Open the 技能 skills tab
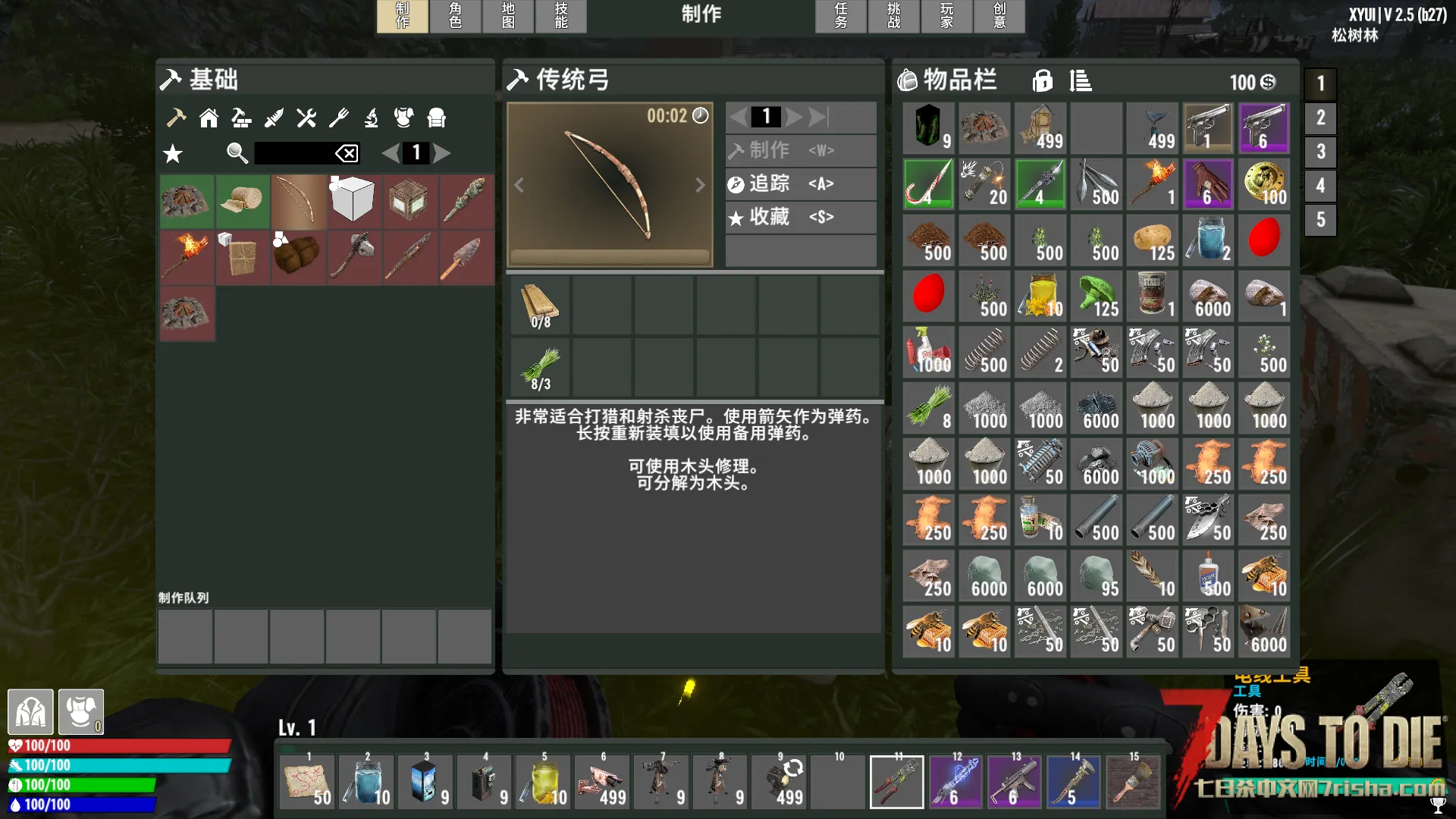Image resolution: width=1456 pixels, height=819 pixels. pyautogui.click(x=561, y=15)
